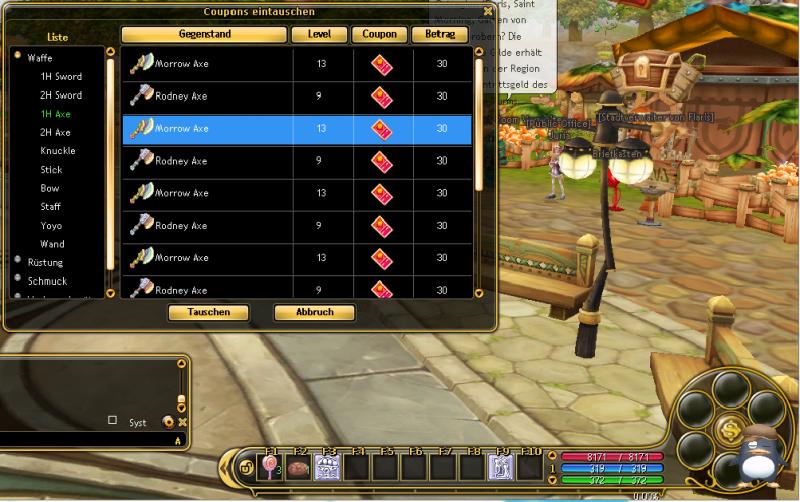Show the Yoyo weapons
The image size is (800, 502).
click(51, 226)
